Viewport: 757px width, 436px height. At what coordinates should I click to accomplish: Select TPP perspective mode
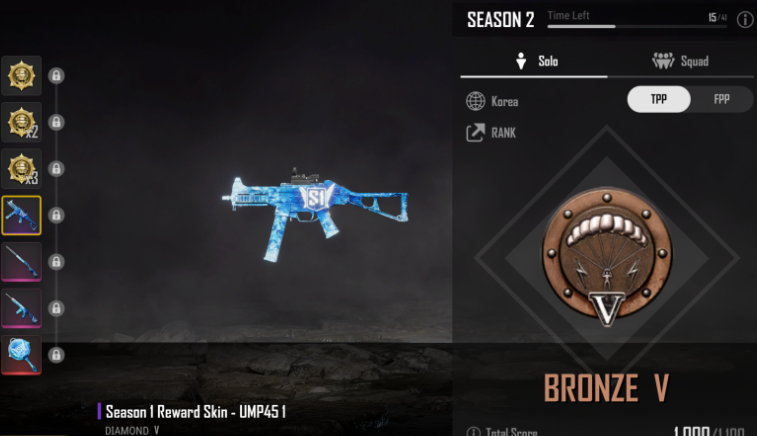(658, 100)
